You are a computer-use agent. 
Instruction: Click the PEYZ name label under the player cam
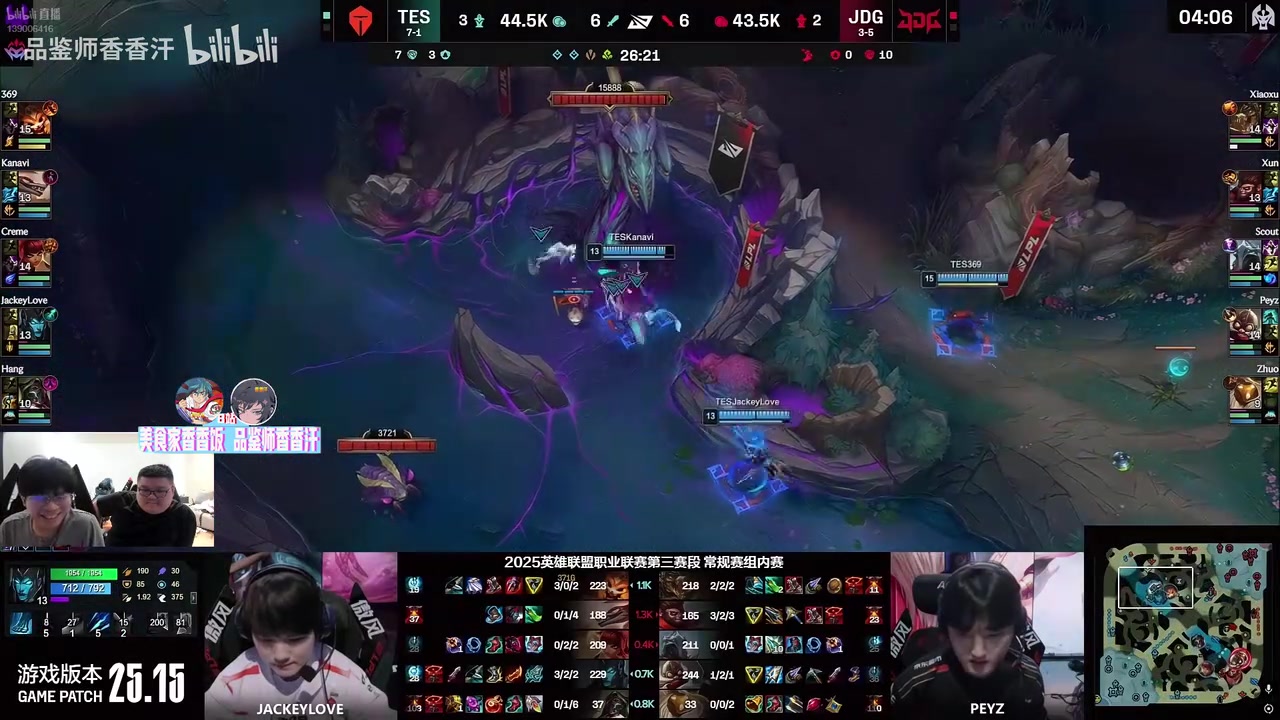[987, 708]
